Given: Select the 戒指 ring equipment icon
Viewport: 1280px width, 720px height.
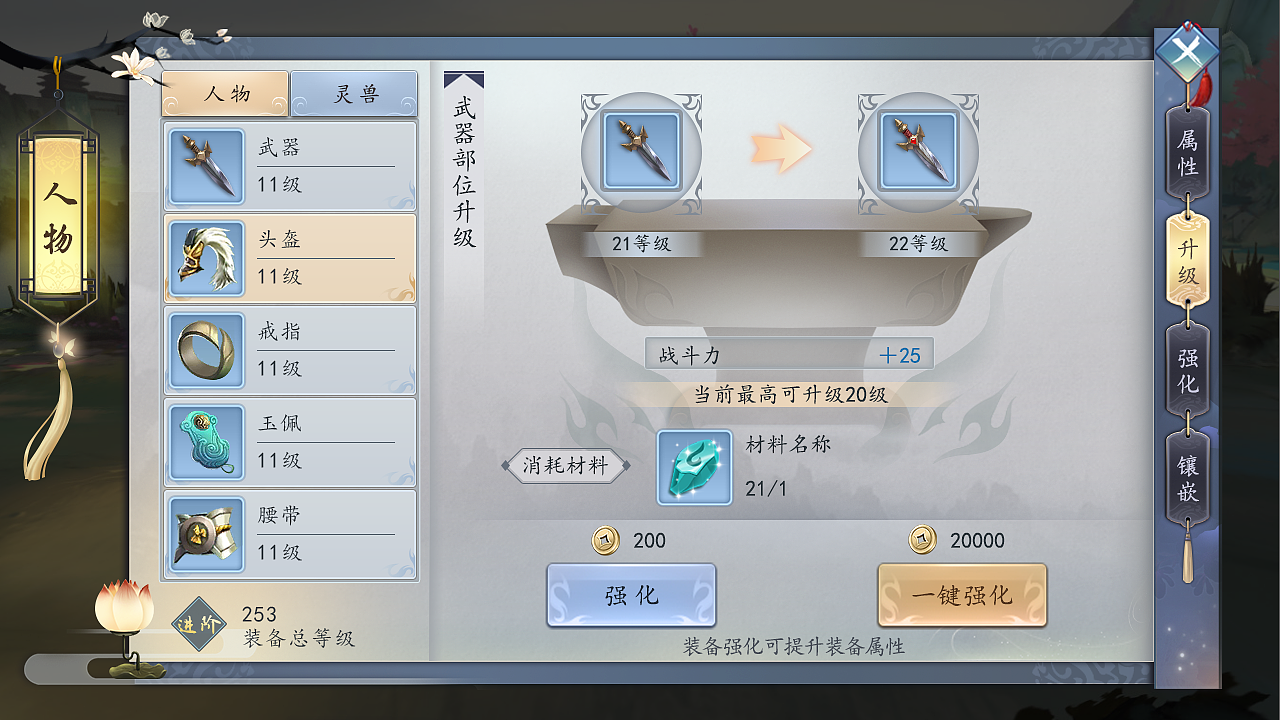Looking at the screenshot, I should (206, 349).
